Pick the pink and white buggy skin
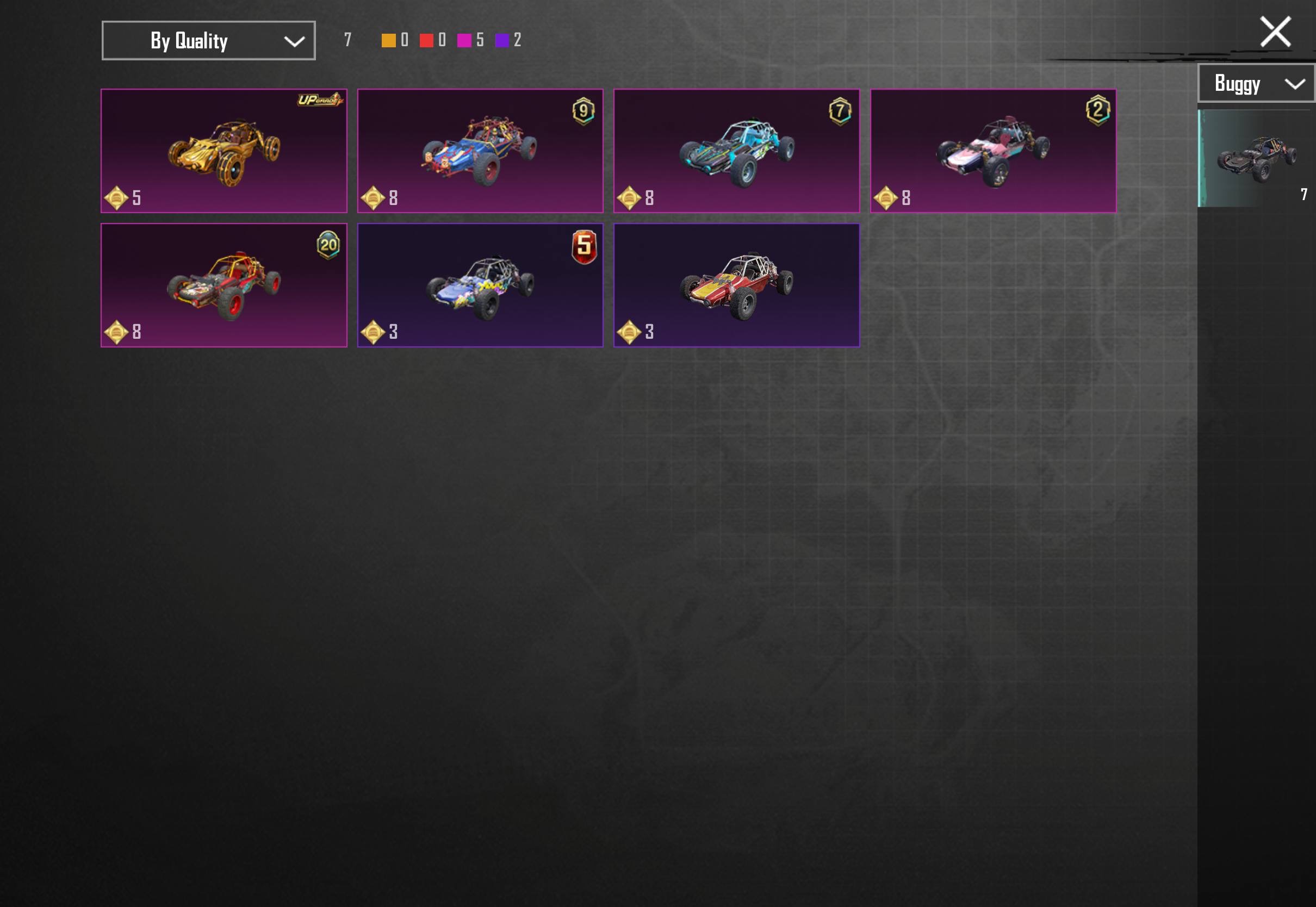 tap(992, 151)
